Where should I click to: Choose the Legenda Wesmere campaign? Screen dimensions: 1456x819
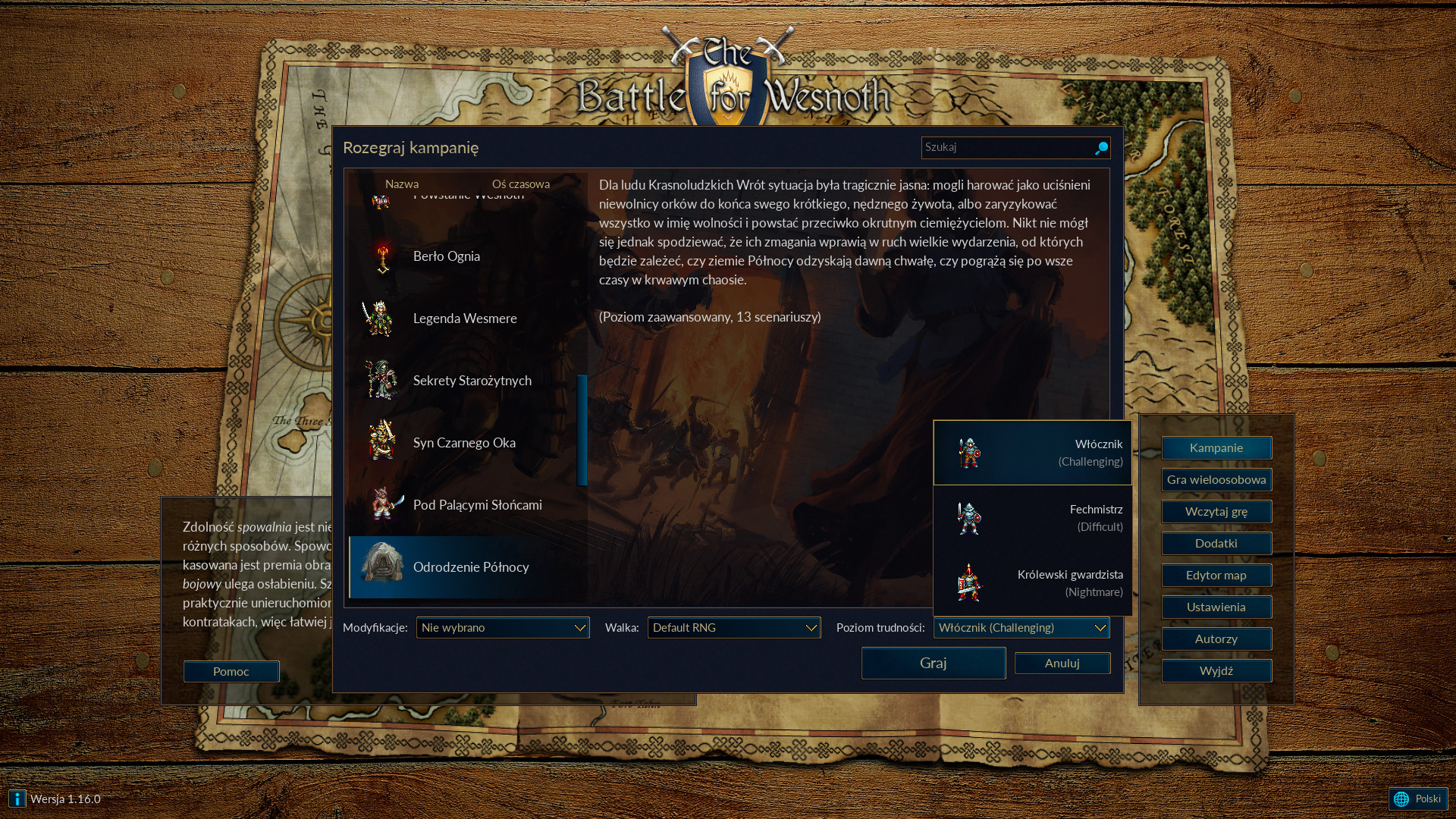[464, 318]
